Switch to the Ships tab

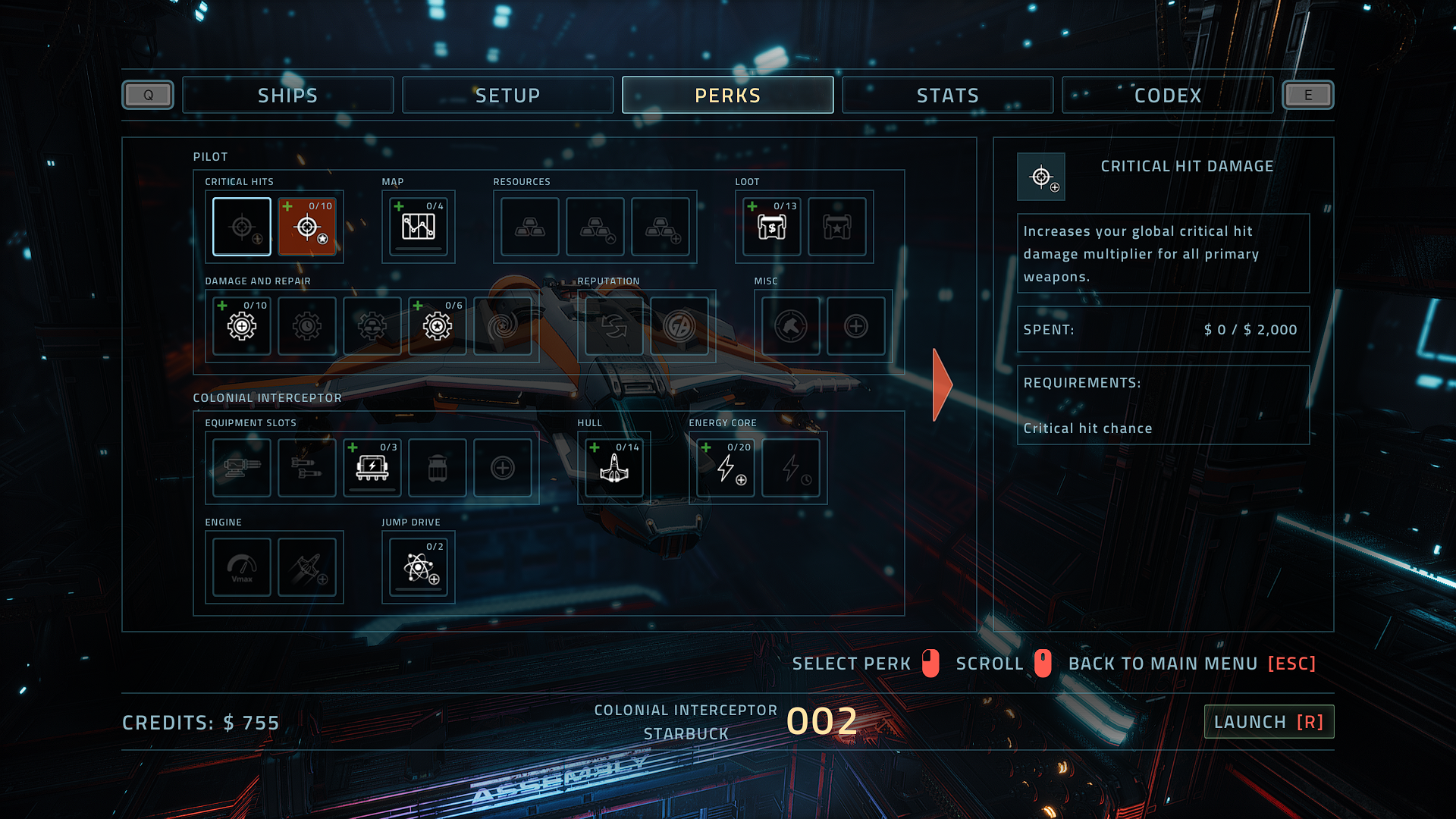pyautogui.click(x=287, y=96)
